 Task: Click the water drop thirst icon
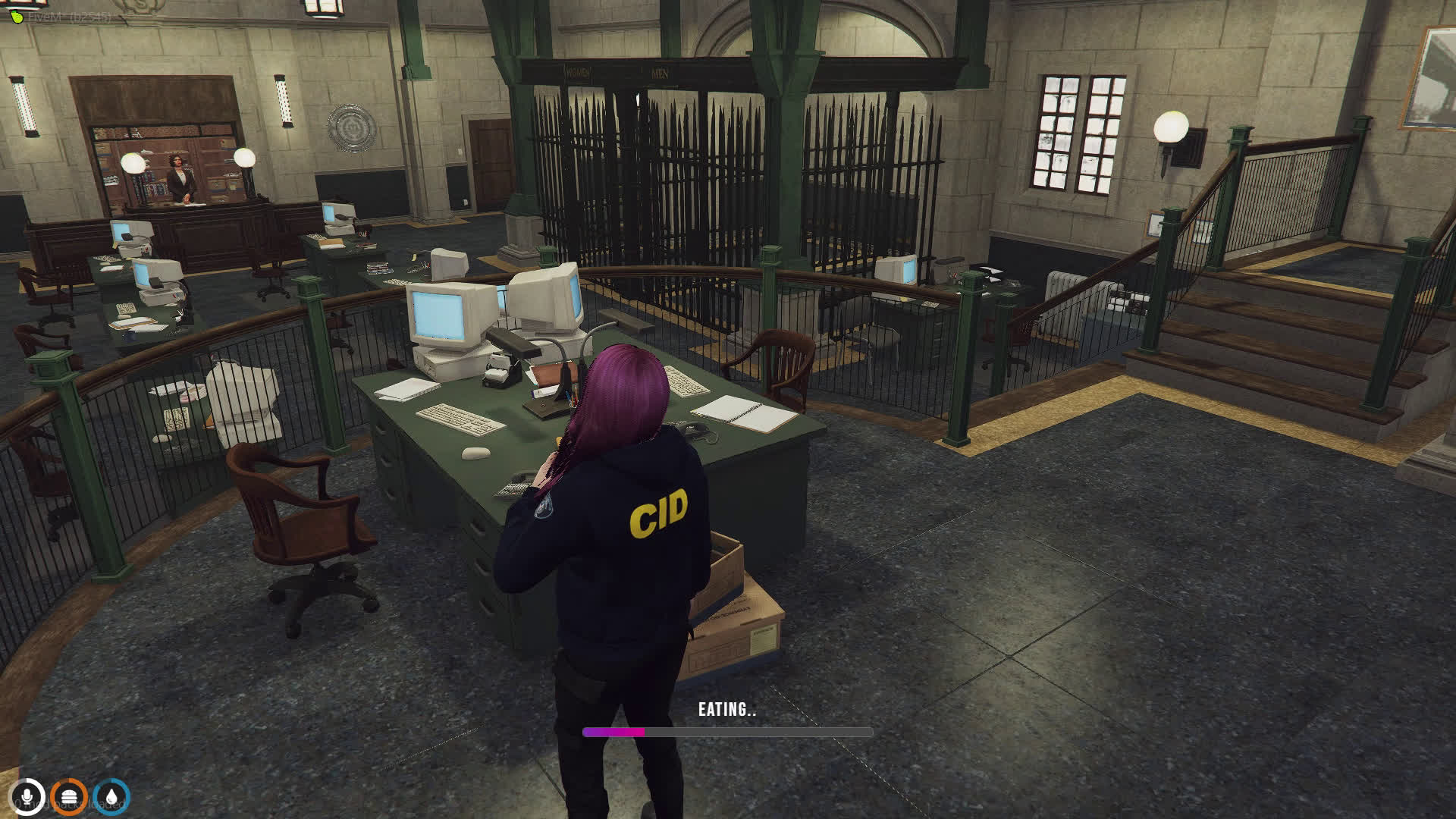coord(112,797)
